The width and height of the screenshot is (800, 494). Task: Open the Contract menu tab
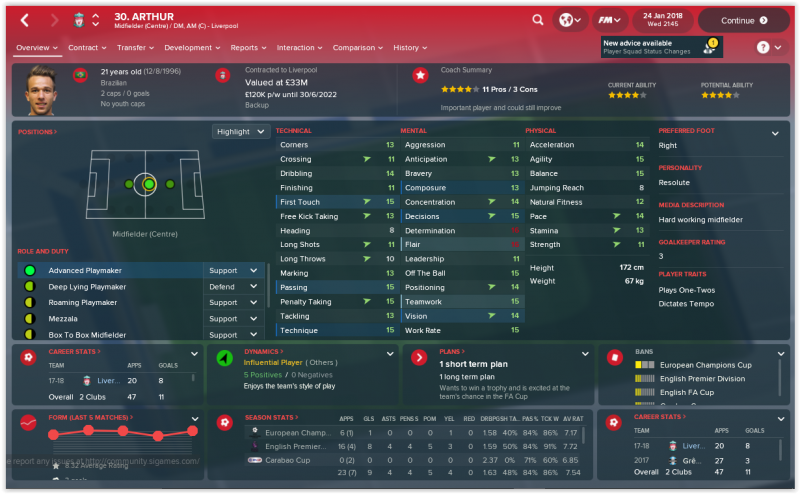(x=85, y=47)
